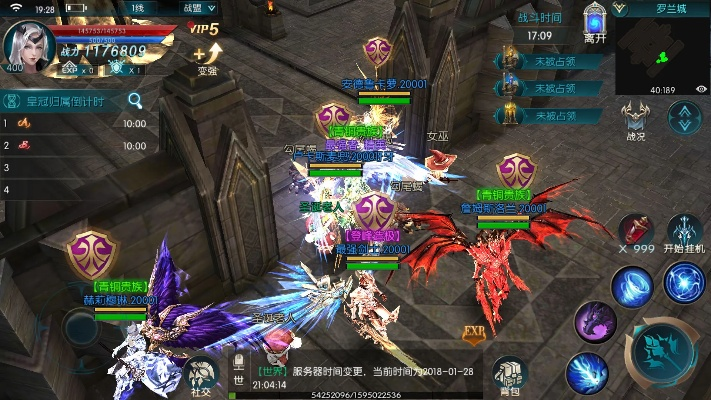Leave the battle via 离开 portal
The height and width of the screenshot is (400, 711).
(595, 23)
